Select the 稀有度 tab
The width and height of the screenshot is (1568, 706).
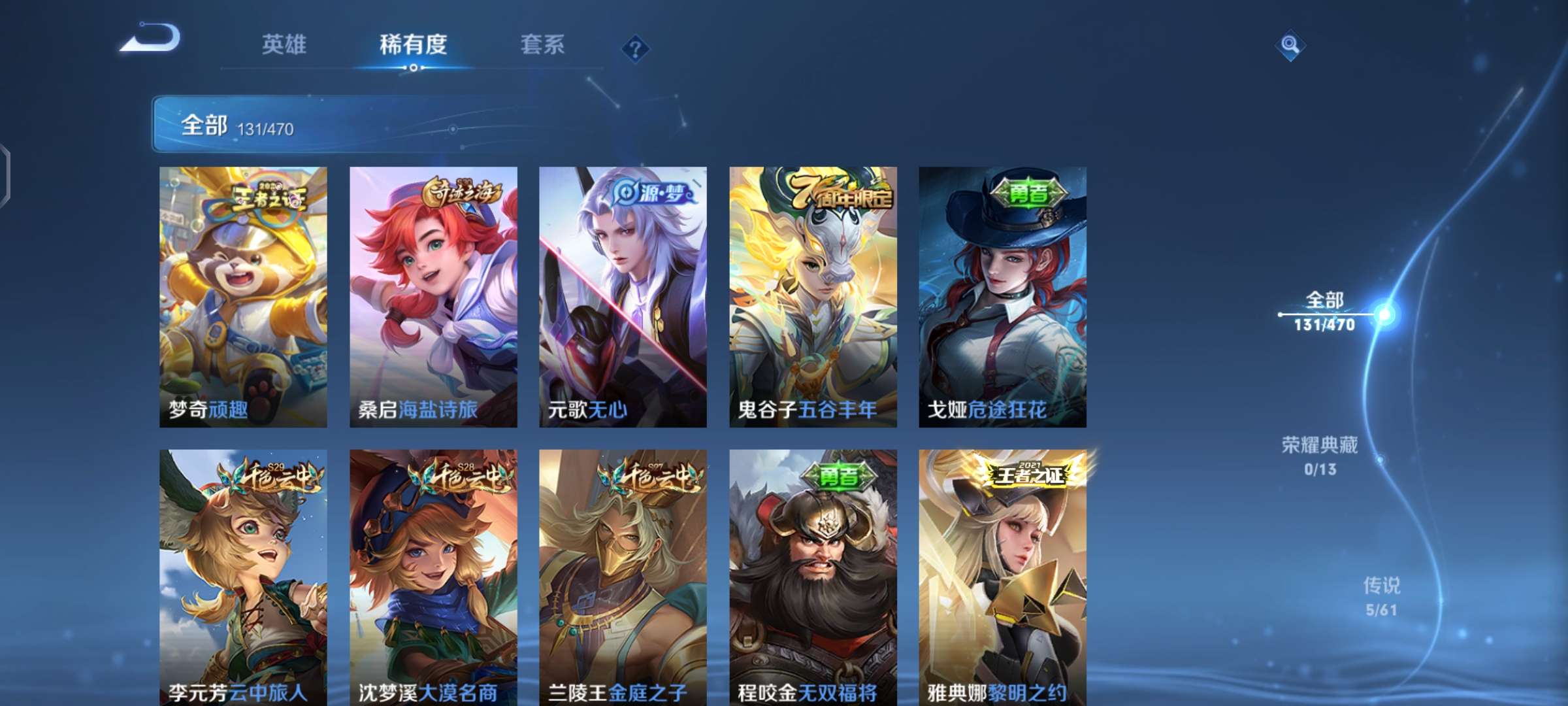pos(417,44)
